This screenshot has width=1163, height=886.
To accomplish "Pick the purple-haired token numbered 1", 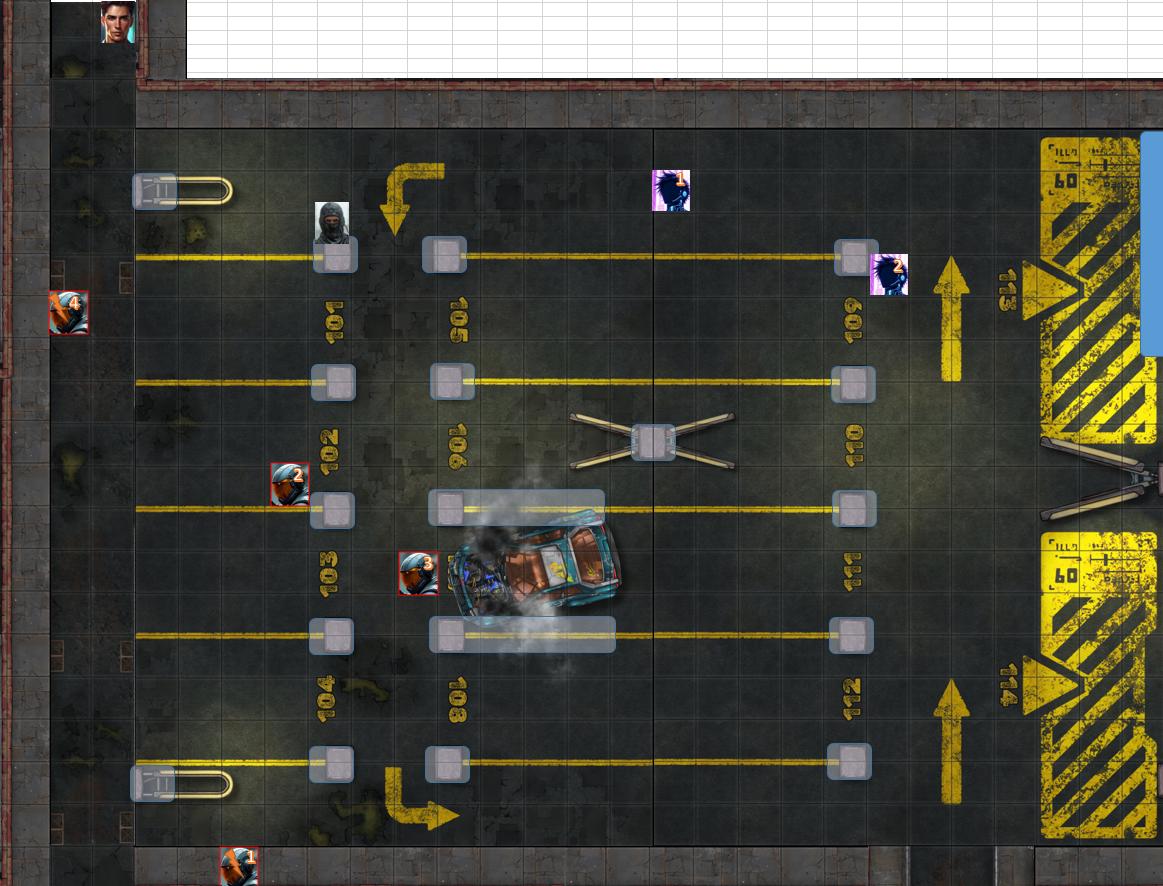I will pyautogui.click(x=671, y=190).
